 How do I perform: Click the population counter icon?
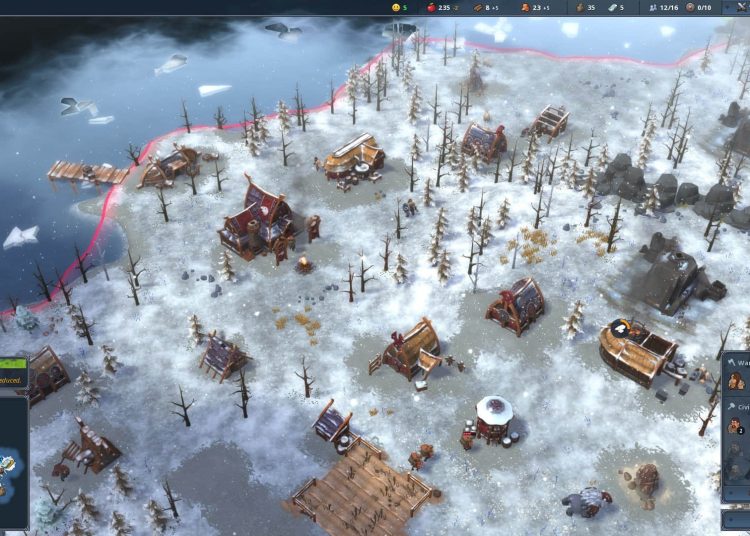pyautogui.click(x=652, y=7)
